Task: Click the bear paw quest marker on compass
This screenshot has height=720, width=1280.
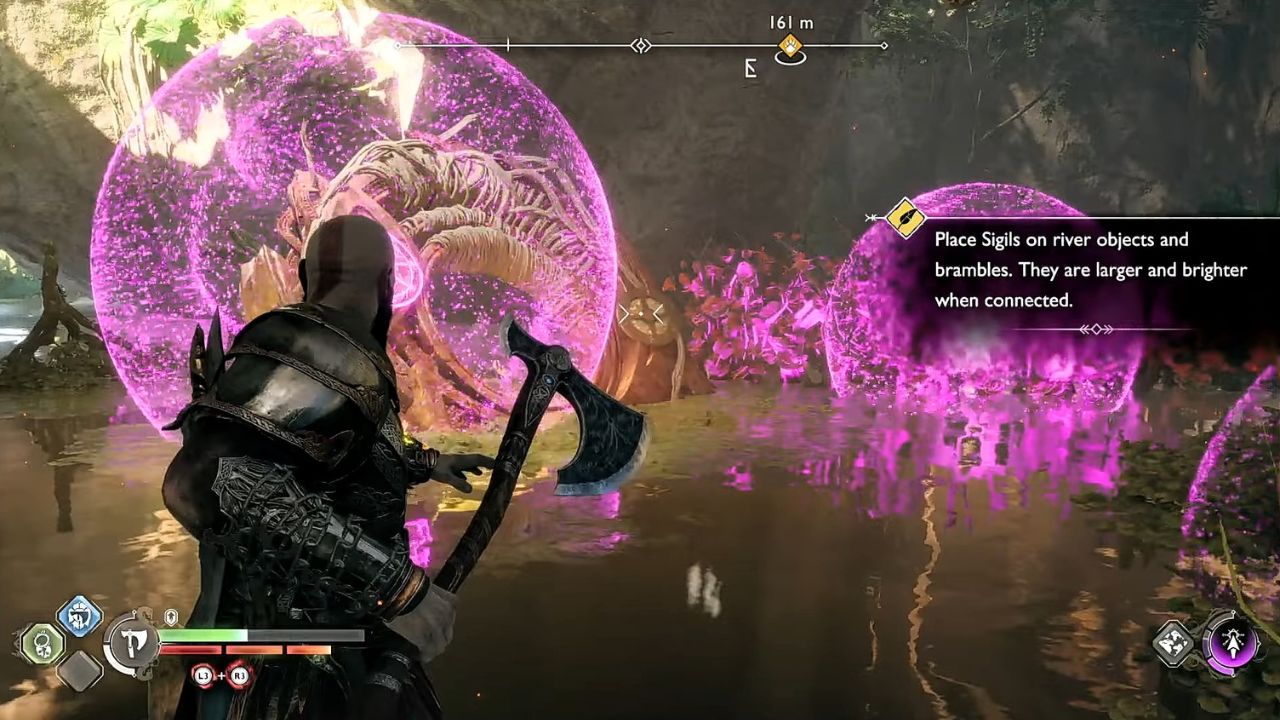Action: click(790, 44)
